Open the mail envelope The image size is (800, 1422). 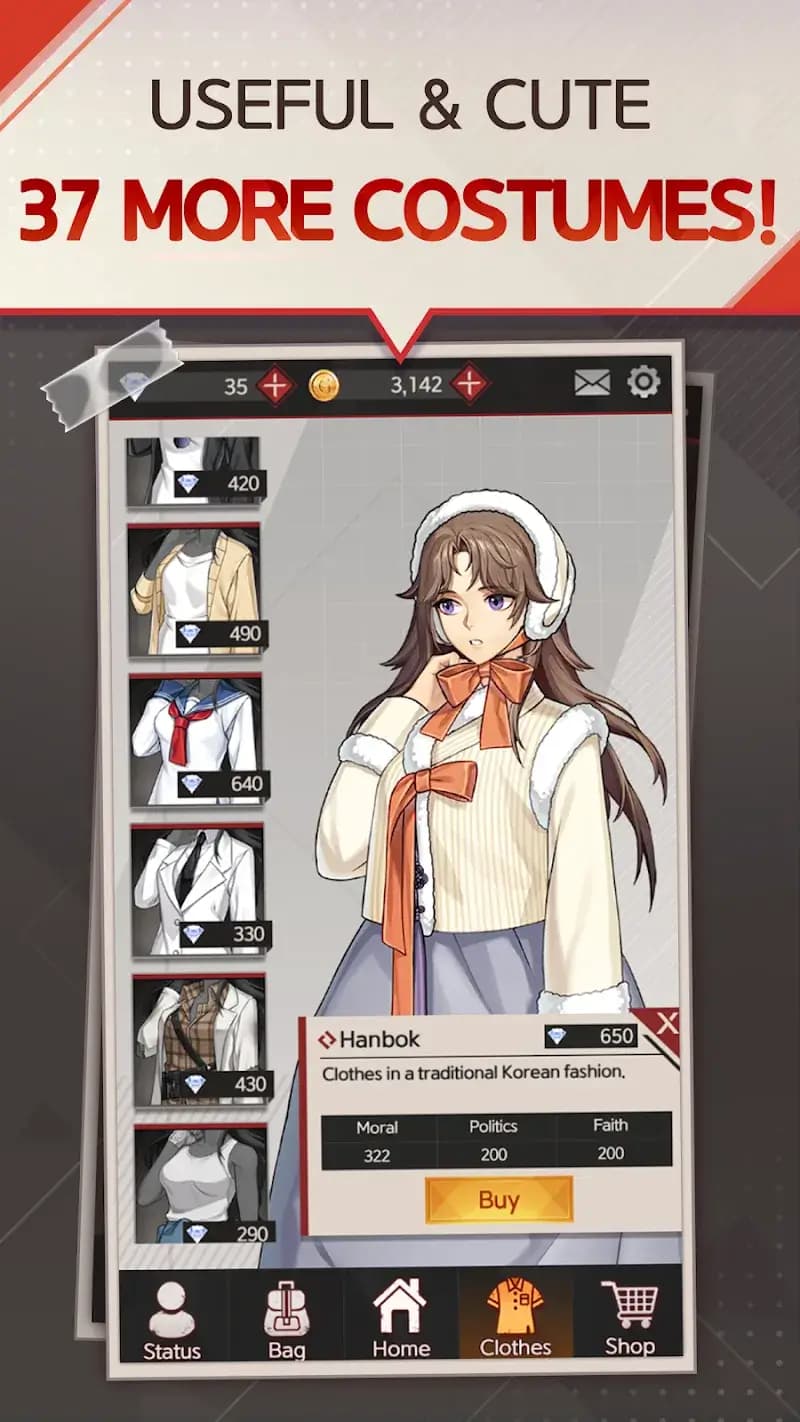(x=592, y=382)
